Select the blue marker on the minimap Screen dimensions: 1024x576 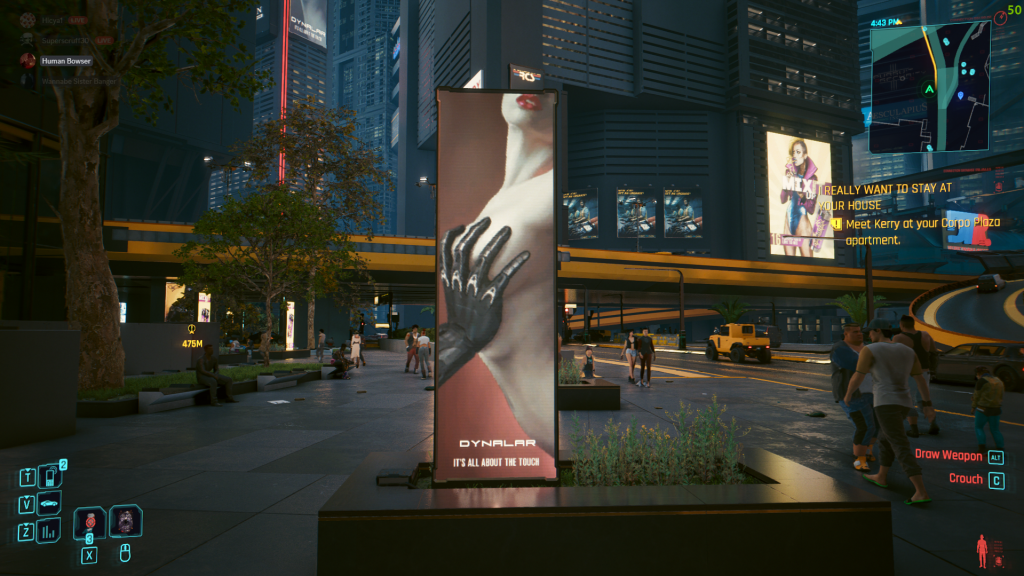[961, 96]
